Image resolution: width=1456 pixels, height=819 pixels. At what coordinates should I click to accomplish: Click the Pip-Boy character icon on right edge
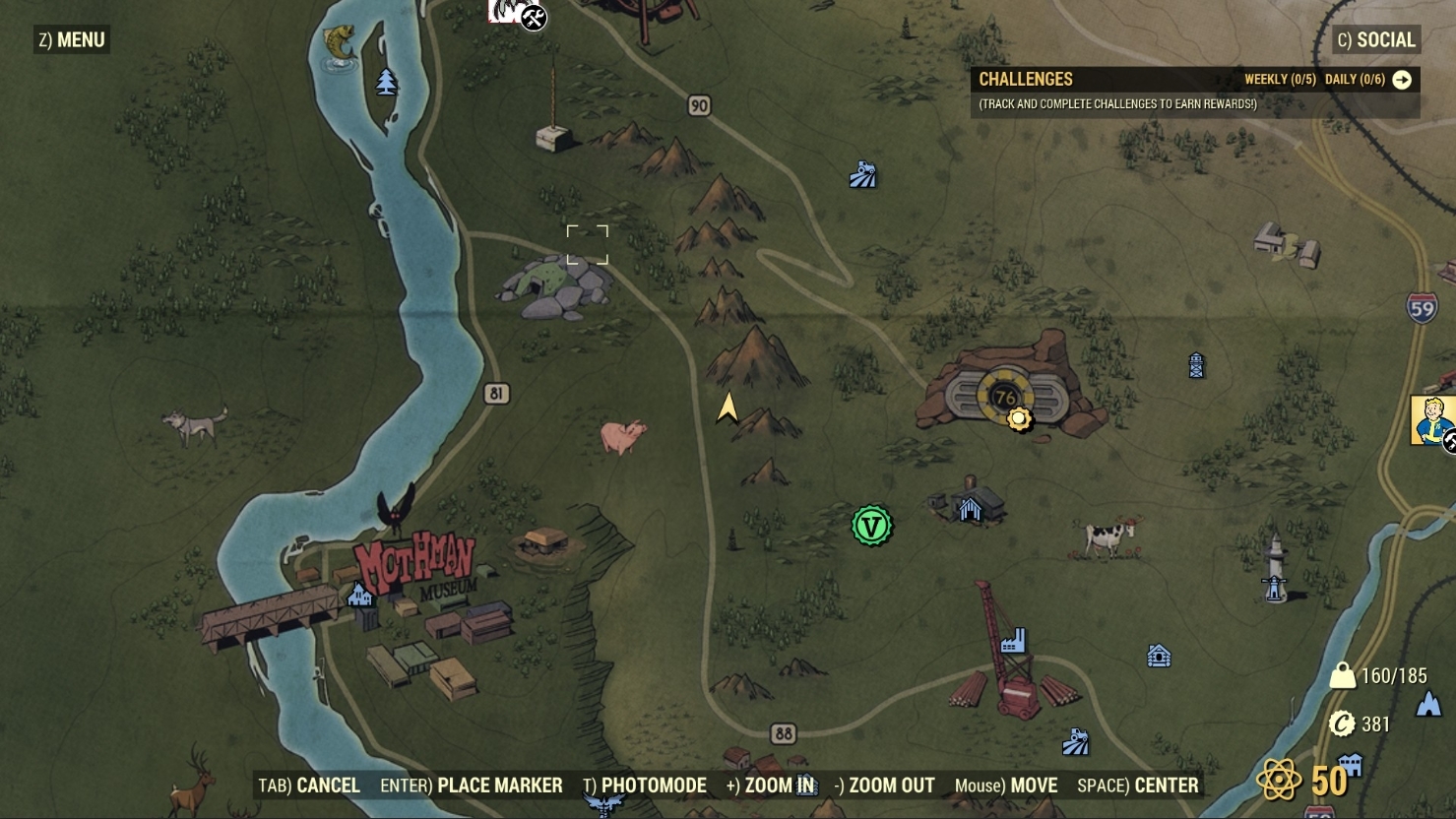coord(1433,421)
